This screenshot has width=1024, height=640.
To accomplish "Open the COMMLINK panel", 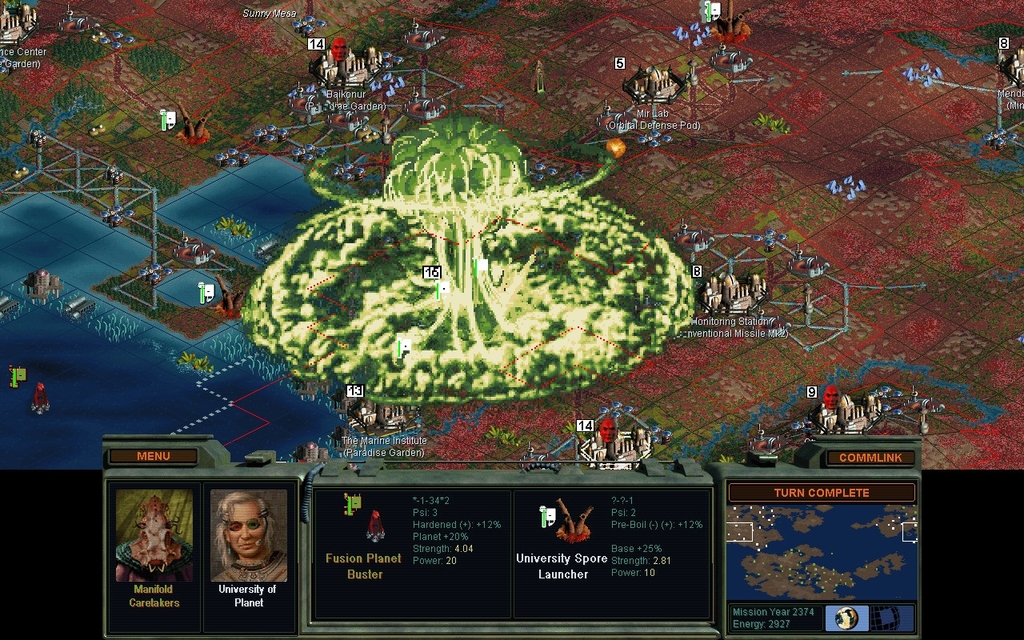I will coord(870,457).
